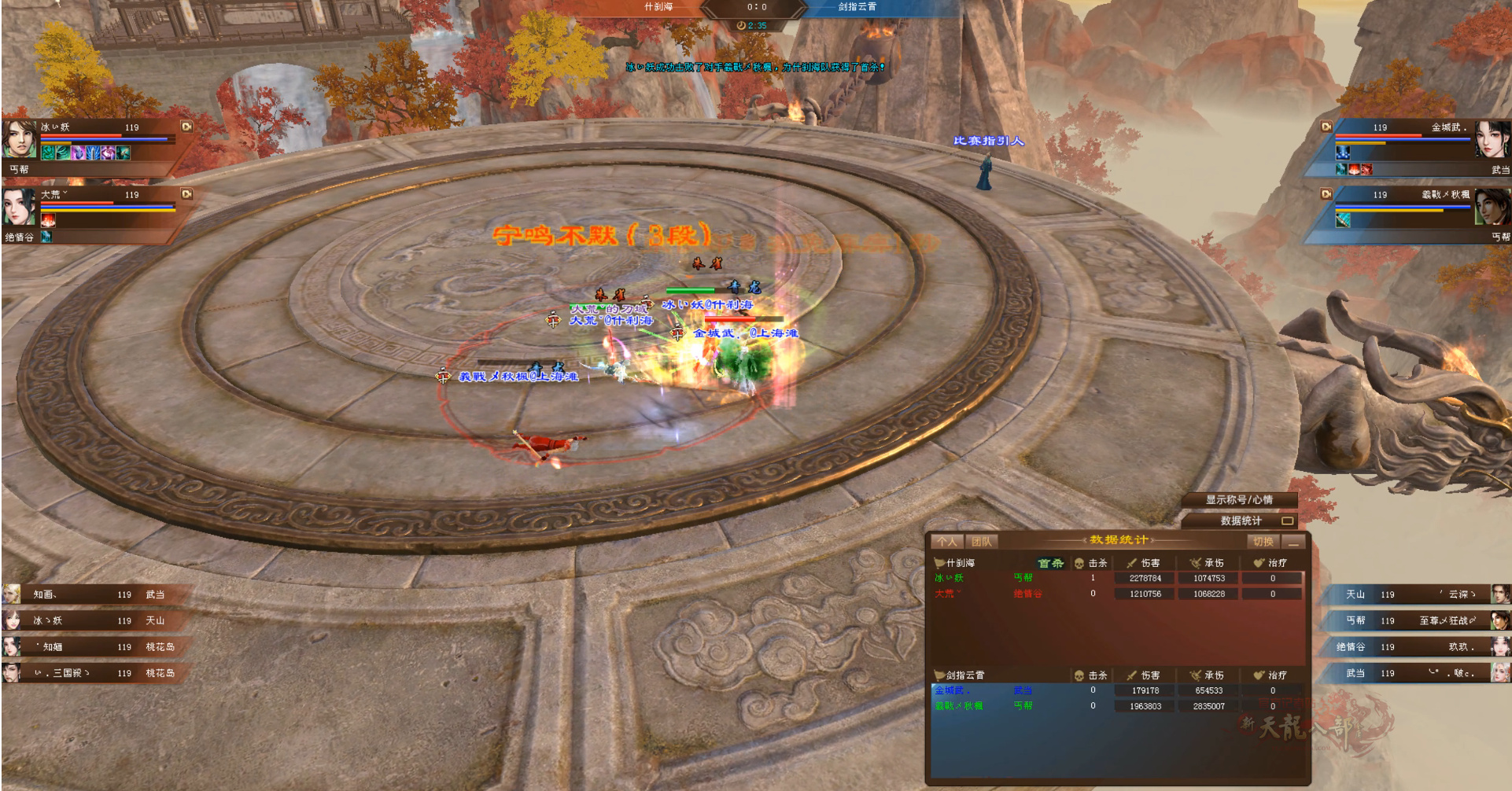Image resolution: width=1512 pixels, height=791 pixels.
Task: Select the 金城武 row in the stats table
Action: [x=1117, y=690]
